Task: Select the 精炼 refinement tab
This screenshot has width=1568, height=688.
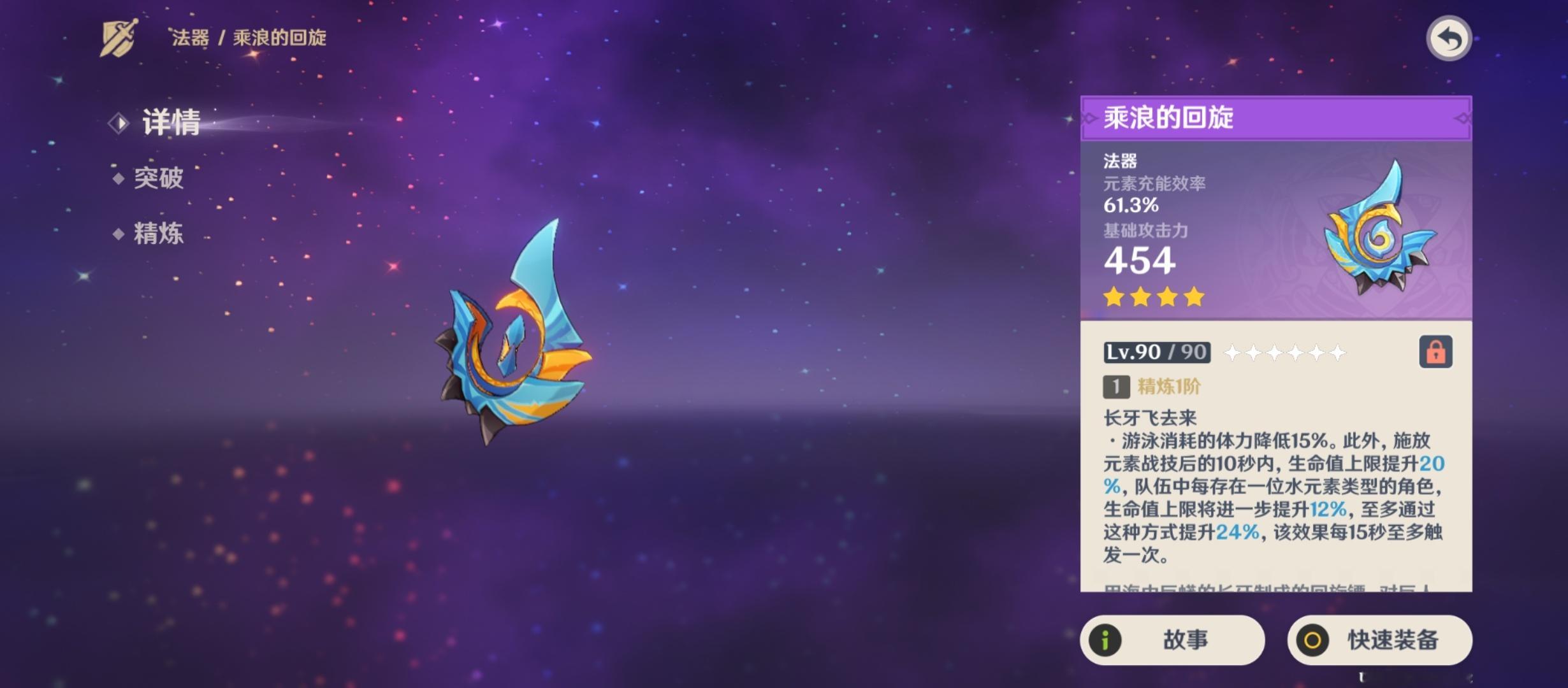Action: pyautogui.click(x=158, y=234)
